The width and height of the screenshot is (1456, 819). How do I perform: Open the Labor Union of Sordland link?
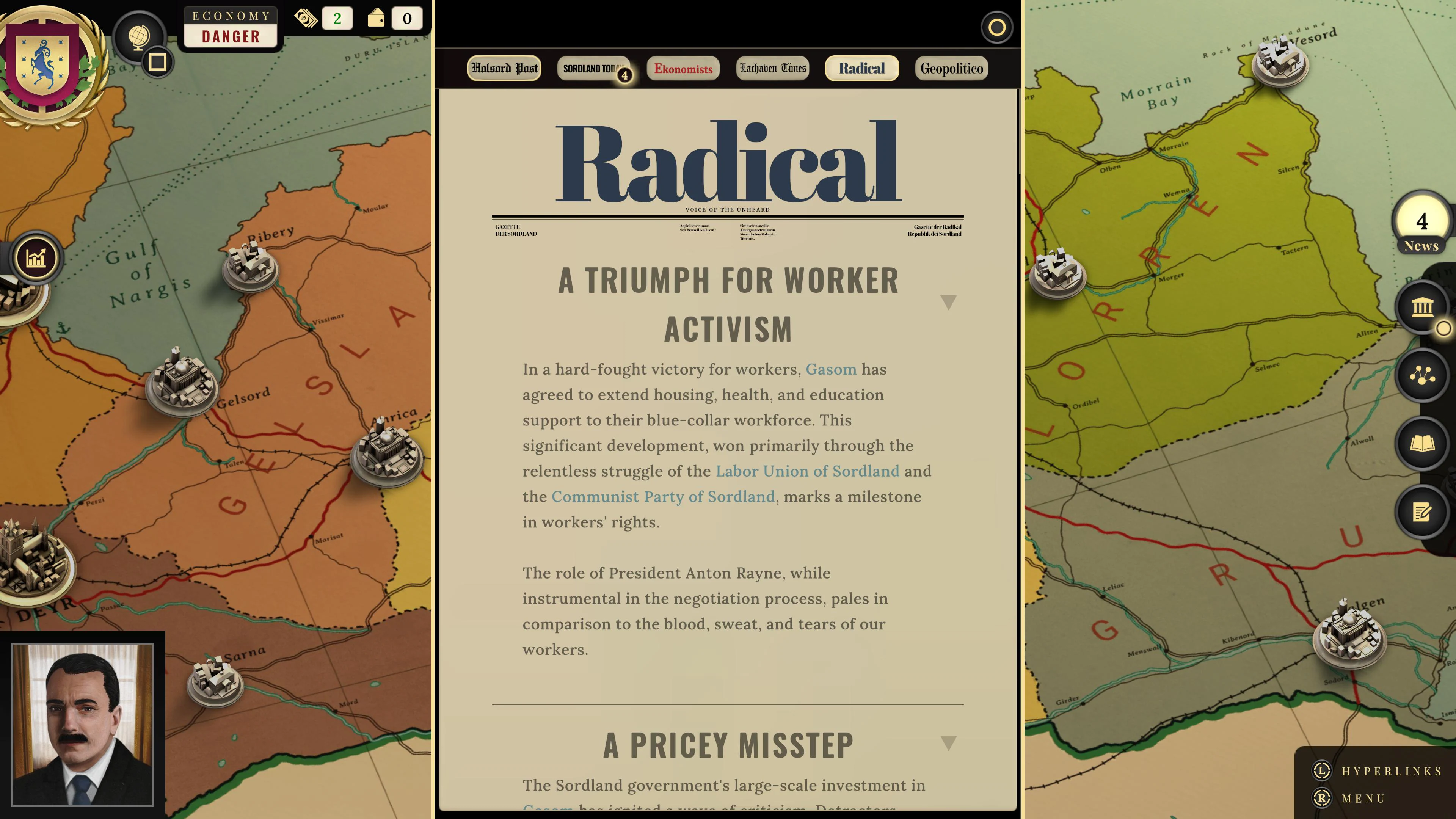807,471
